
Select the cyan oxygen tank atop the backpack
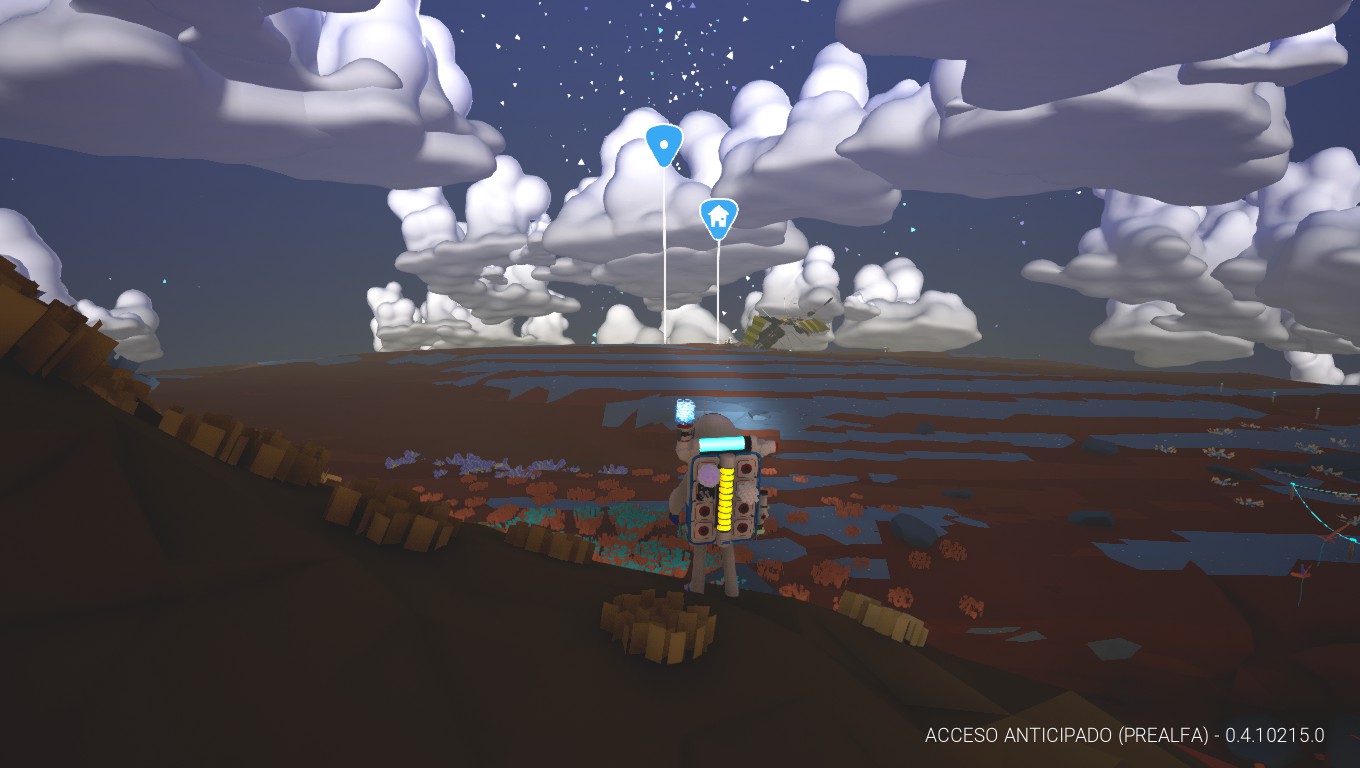pyautogui.click(x=721, y=444)
